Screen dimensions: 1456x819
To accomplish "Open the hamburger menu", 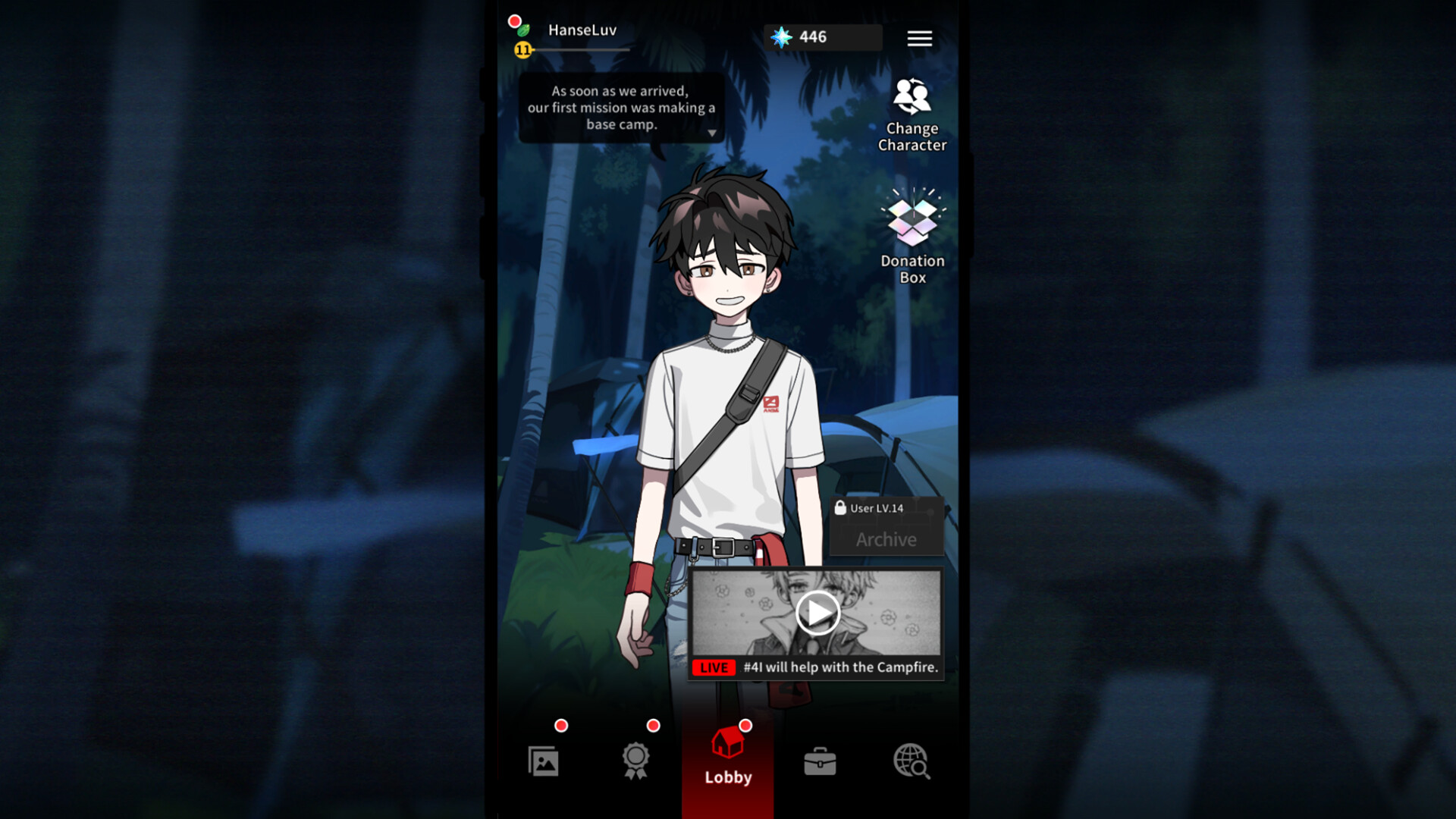I will point(919,38).
